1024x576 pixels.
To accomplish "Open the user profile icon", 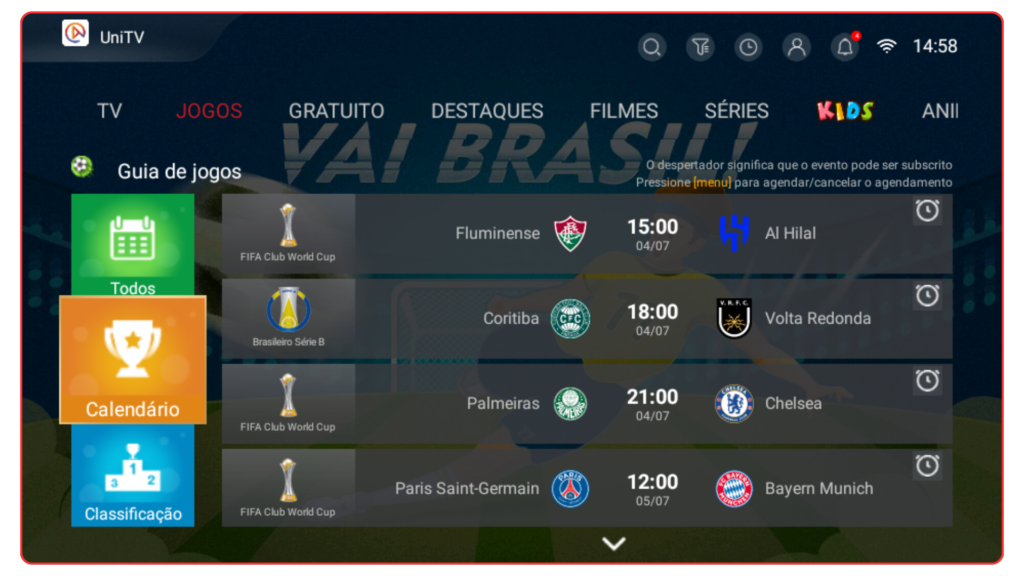I will coord(796,47).
